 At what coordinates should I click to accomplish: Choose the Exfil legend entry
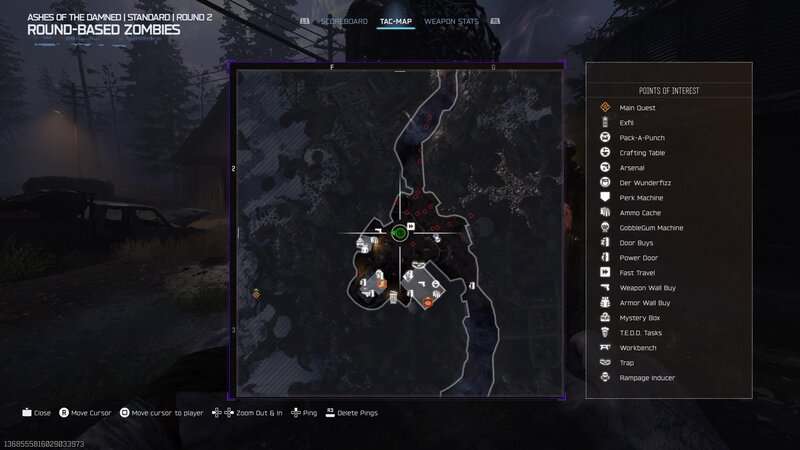click(627, 122)
